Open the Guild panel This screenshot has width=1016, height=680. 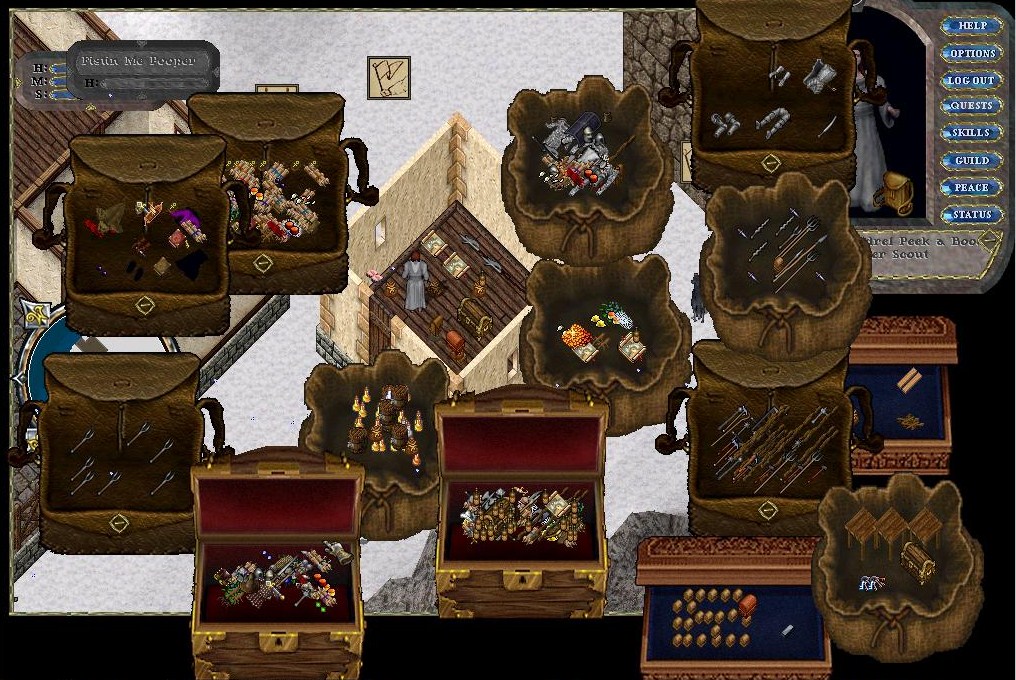(x=972, y=160)
